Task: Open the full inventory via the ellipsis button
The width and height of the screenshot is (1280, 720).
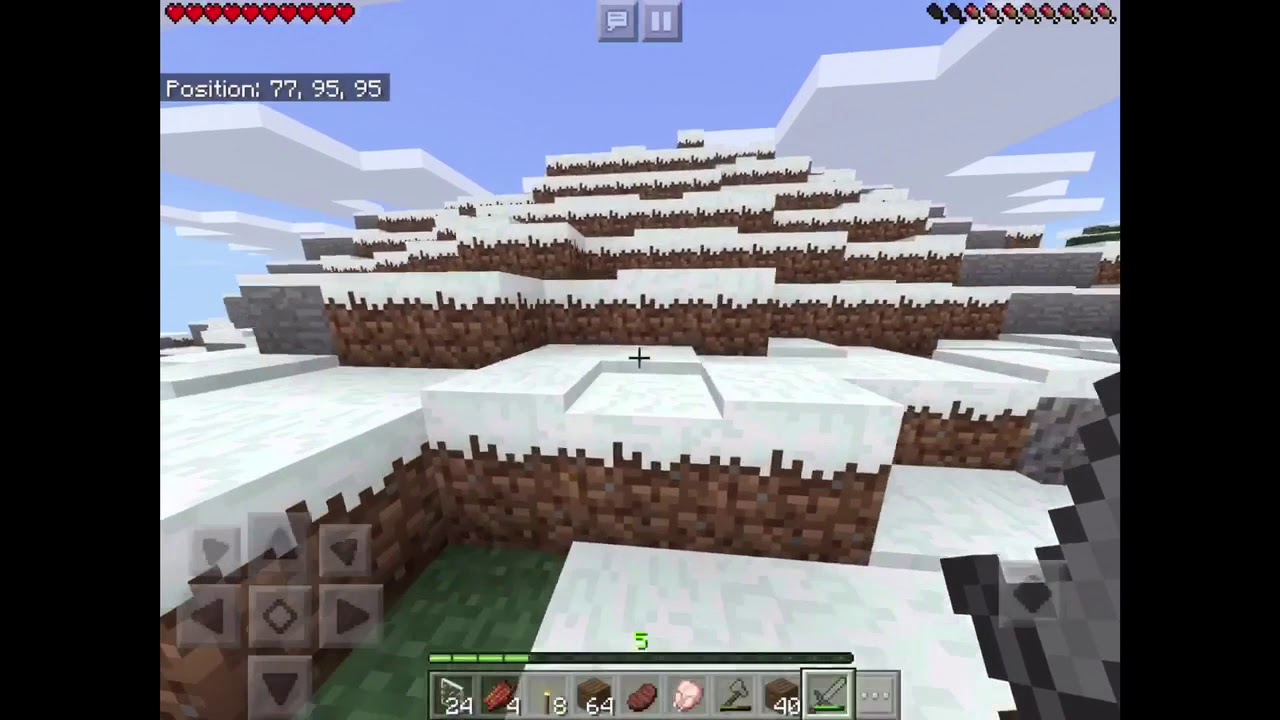Action: pyautogui.click(x=875, y=692)
